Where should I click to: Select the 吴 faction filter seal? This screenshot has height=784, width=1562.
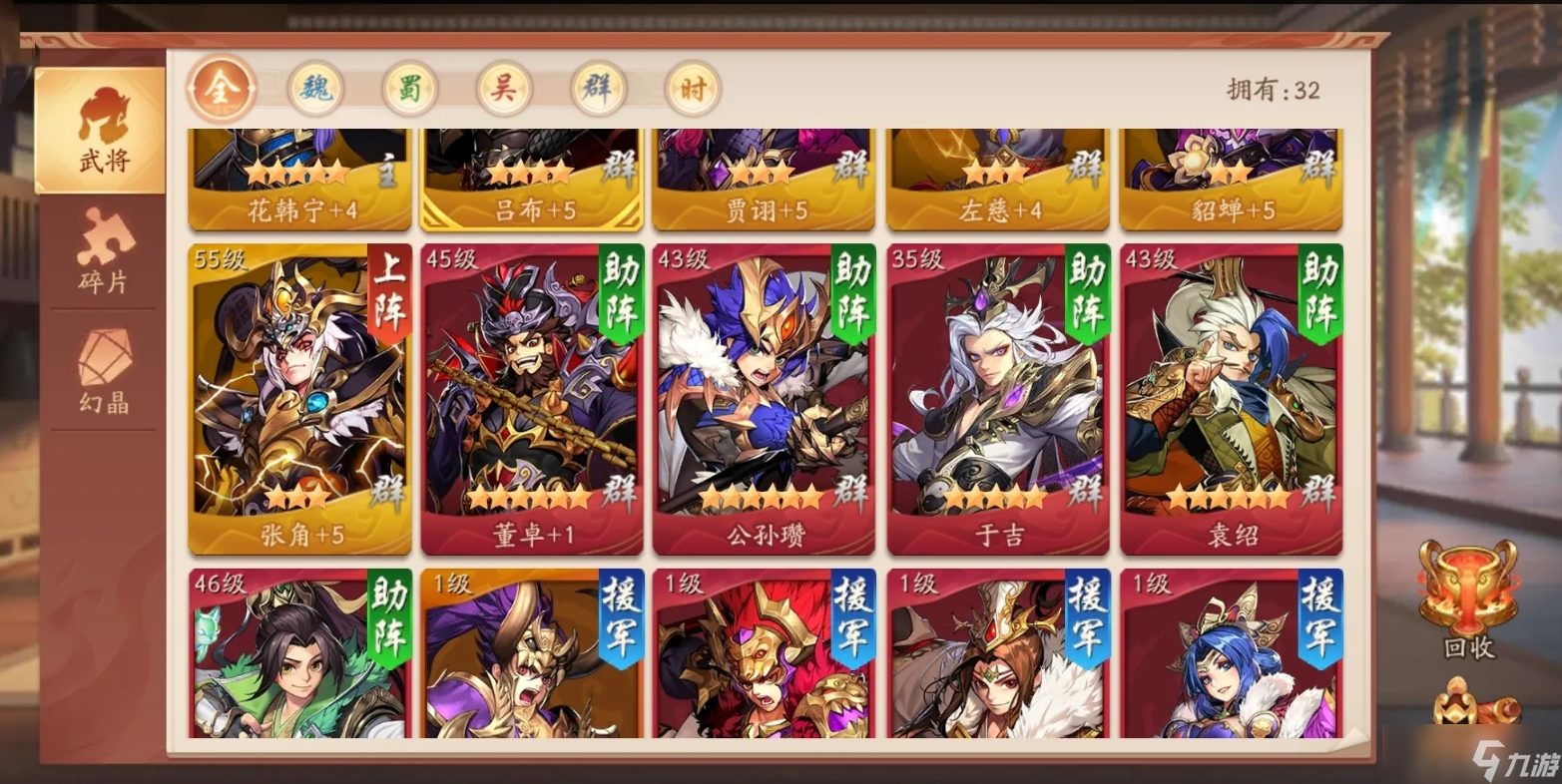[503, 88]
